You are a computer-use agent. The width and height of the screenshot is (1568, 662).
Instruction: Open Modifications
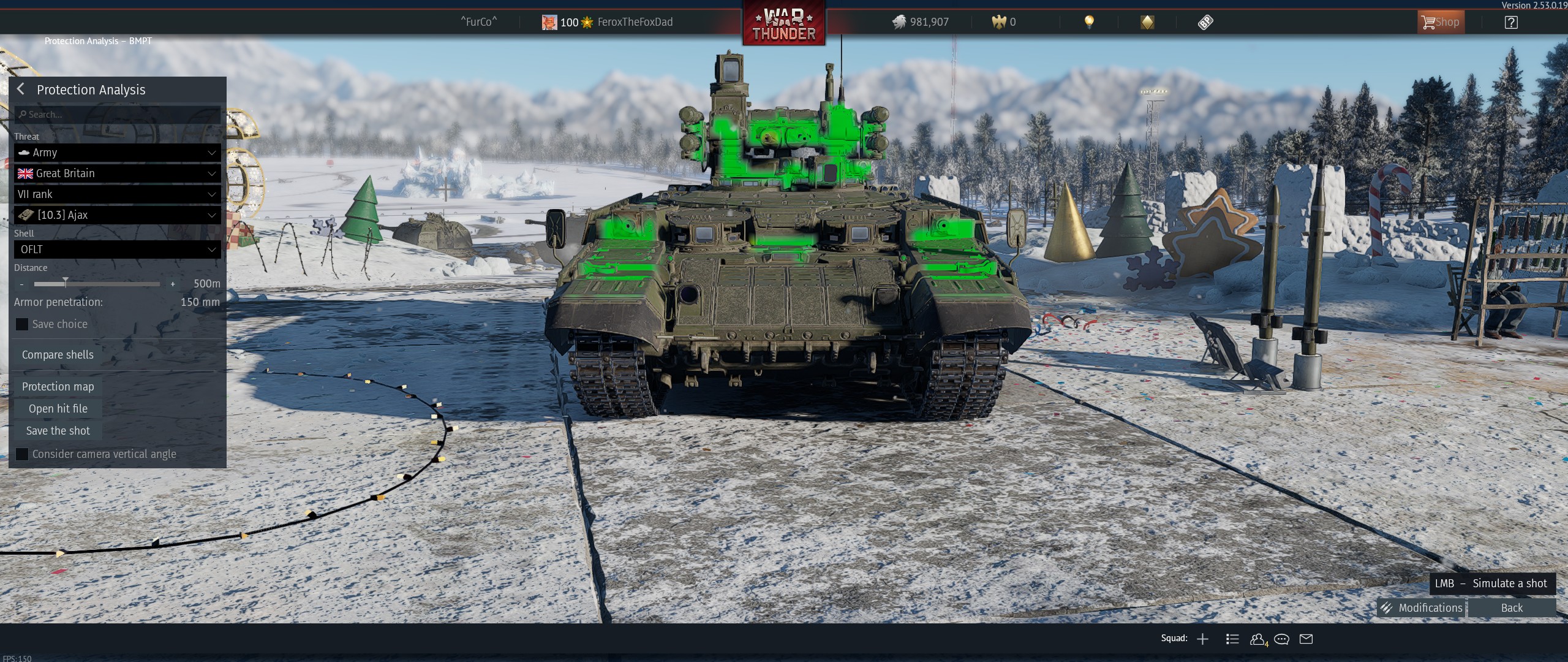(1421, 608)
